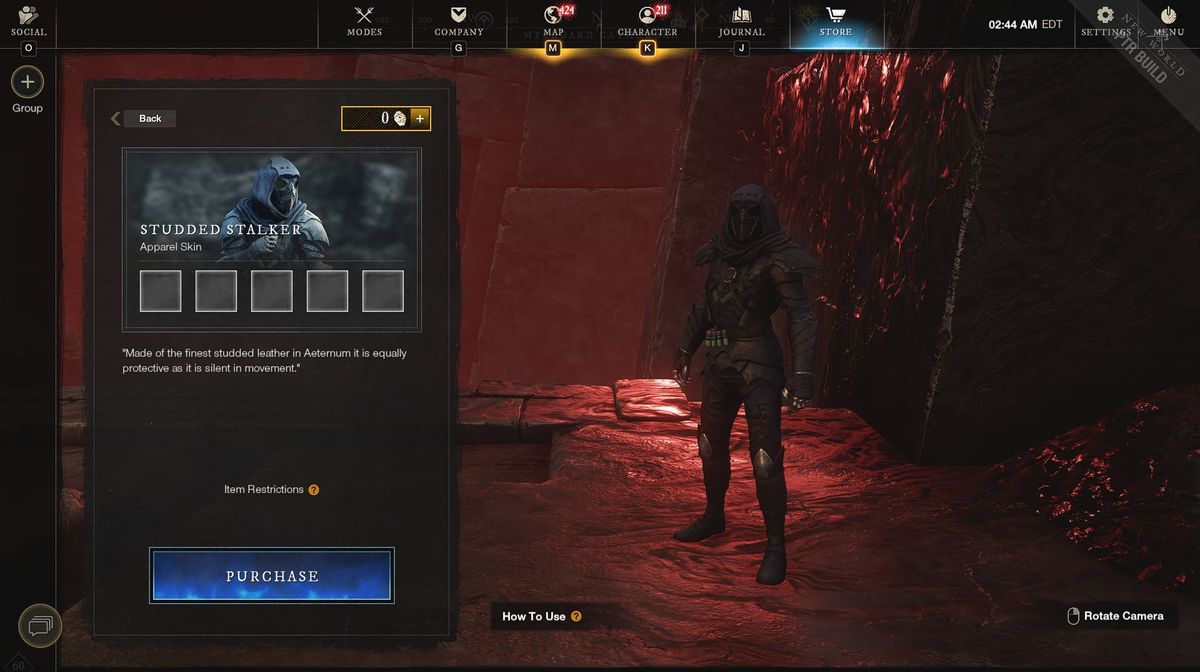Switch to the Company tab
The width and height of the screenshot is (1200, 672).
459,21
